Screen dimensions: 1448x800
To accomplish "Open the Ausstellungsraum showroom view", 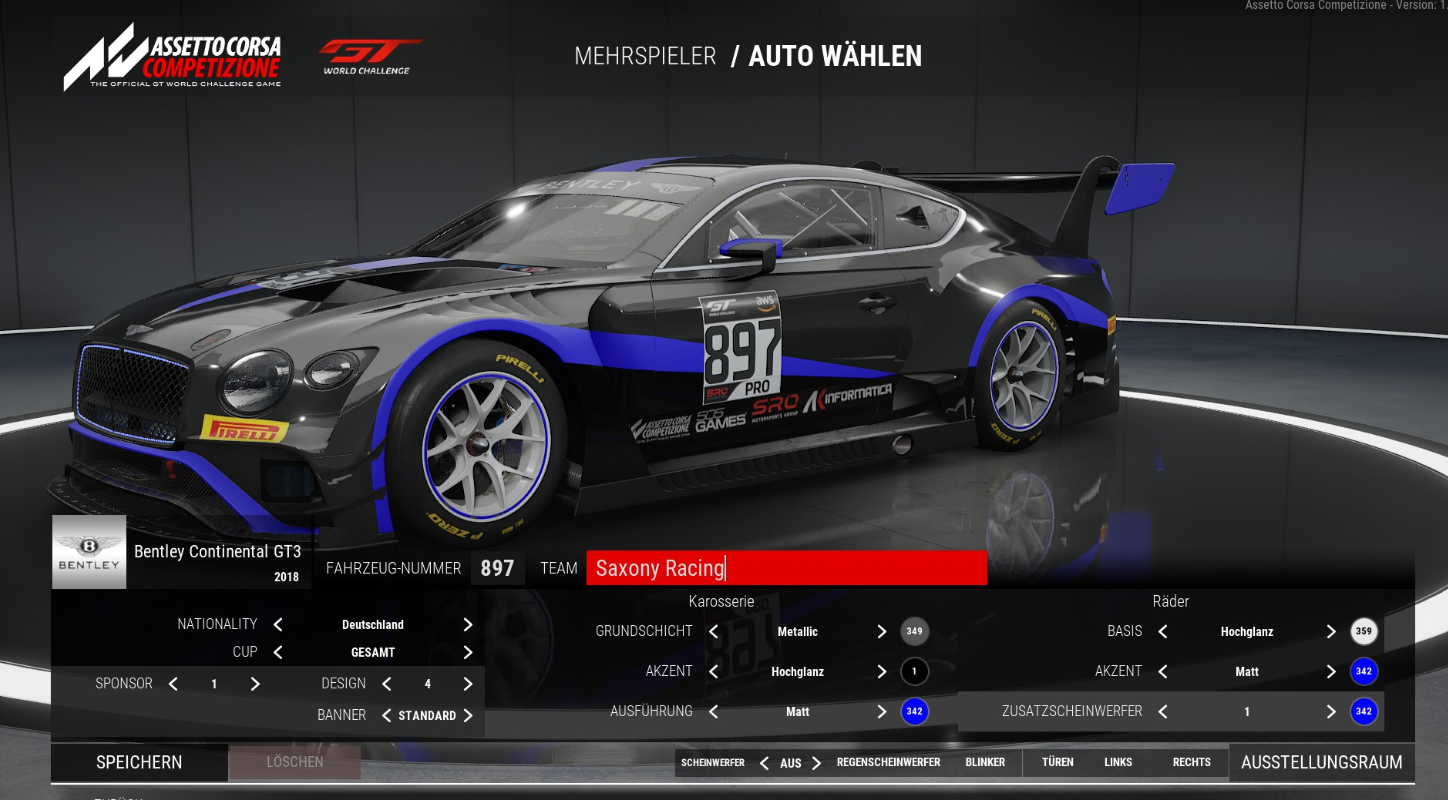I will pos(1321,762).
